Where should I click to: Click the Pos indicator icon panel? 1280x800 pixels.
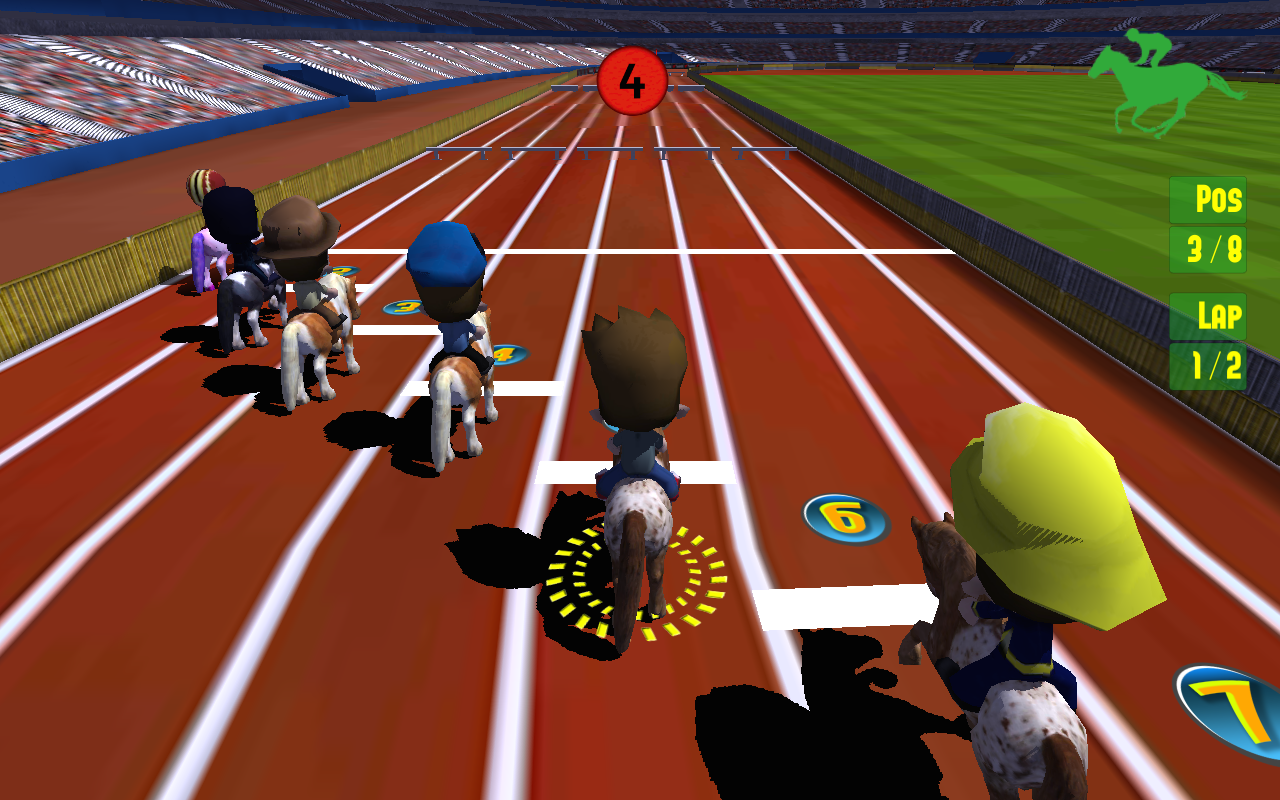click(1207, 200)
